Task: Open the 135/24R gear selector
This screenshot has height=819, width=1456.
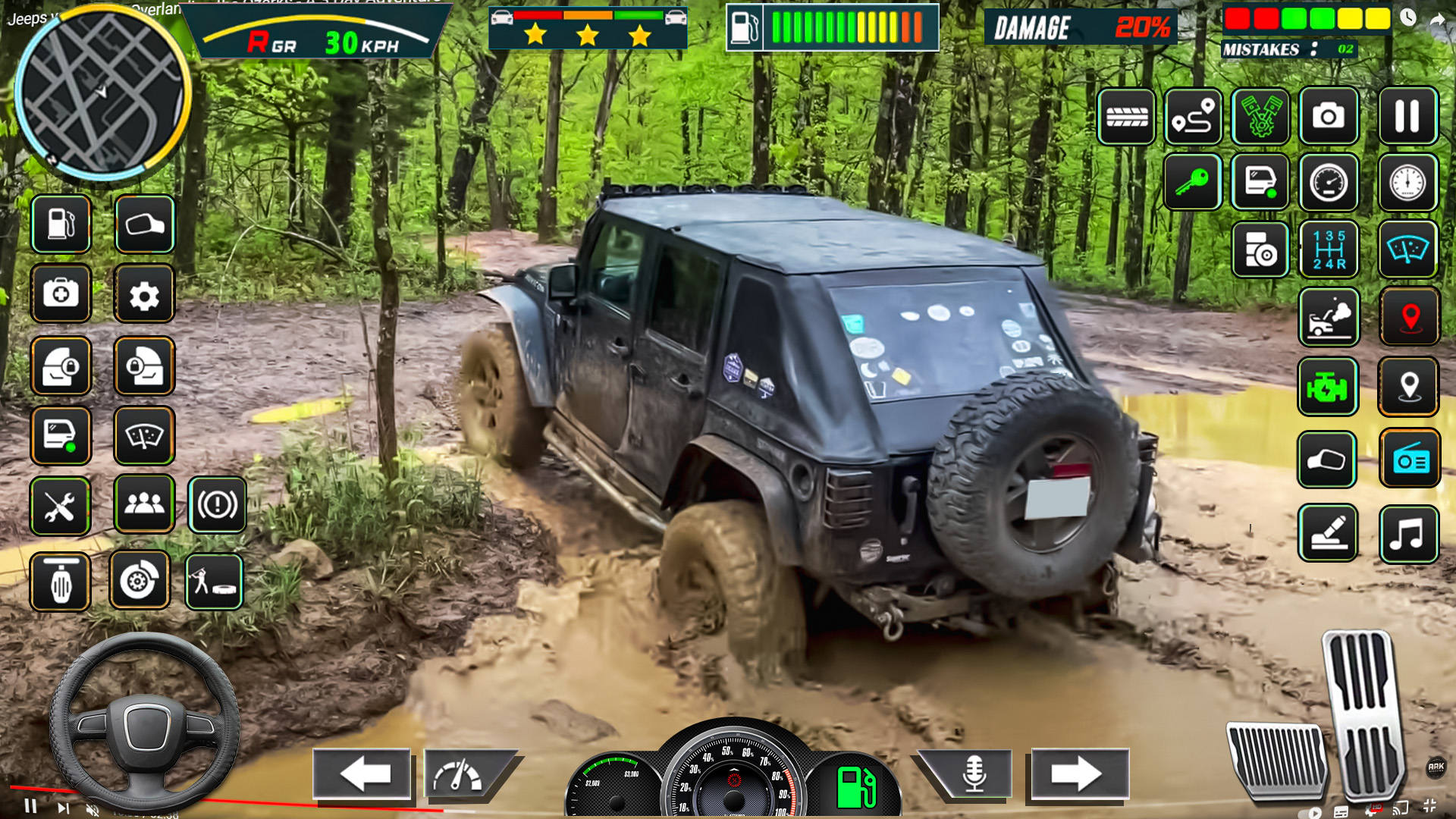Action: click(1328, 250)
